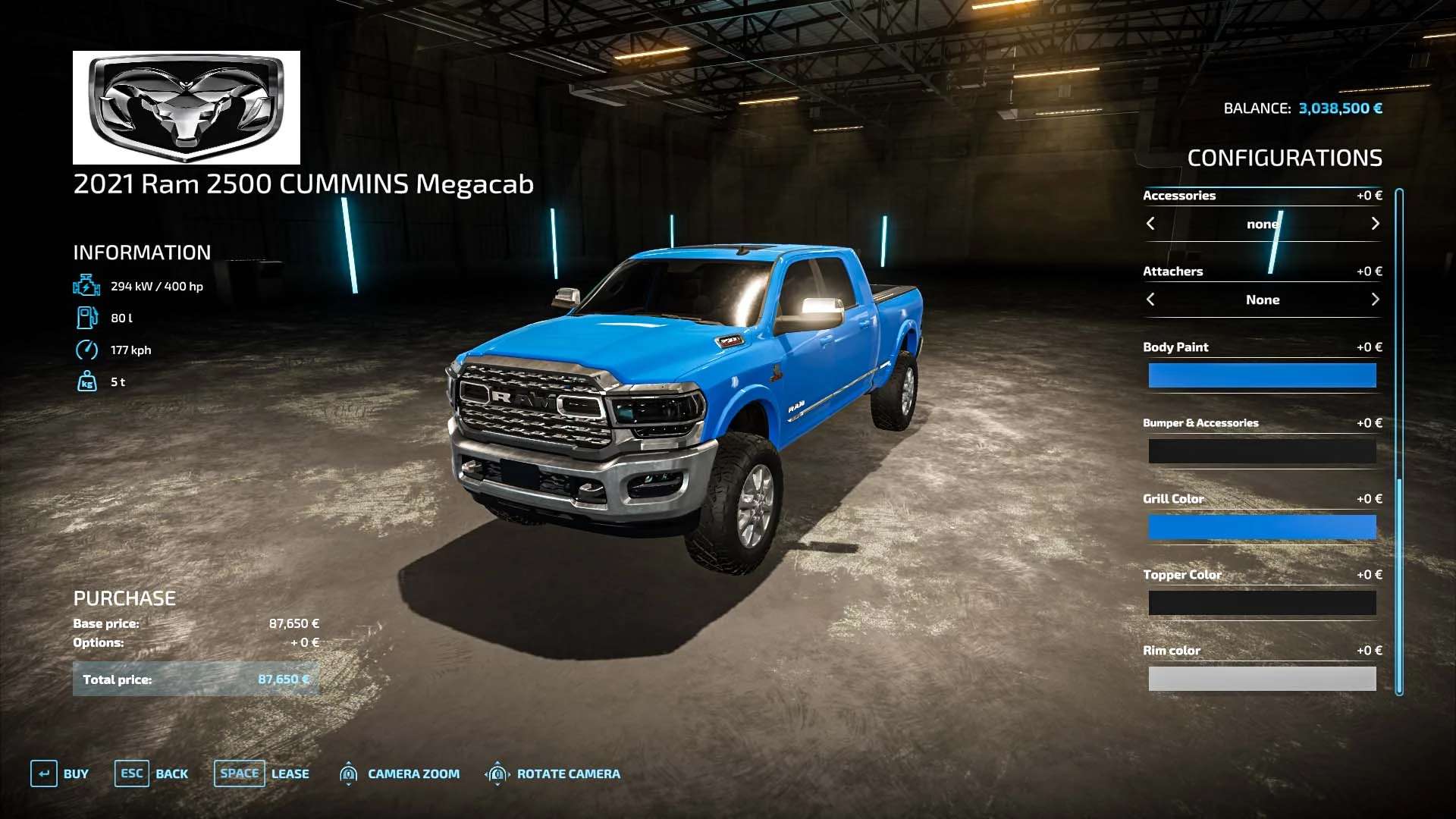Lease the vehicle instead of buying
Viewport: 1456px width, 819px height.
click(x=262, y=773)
